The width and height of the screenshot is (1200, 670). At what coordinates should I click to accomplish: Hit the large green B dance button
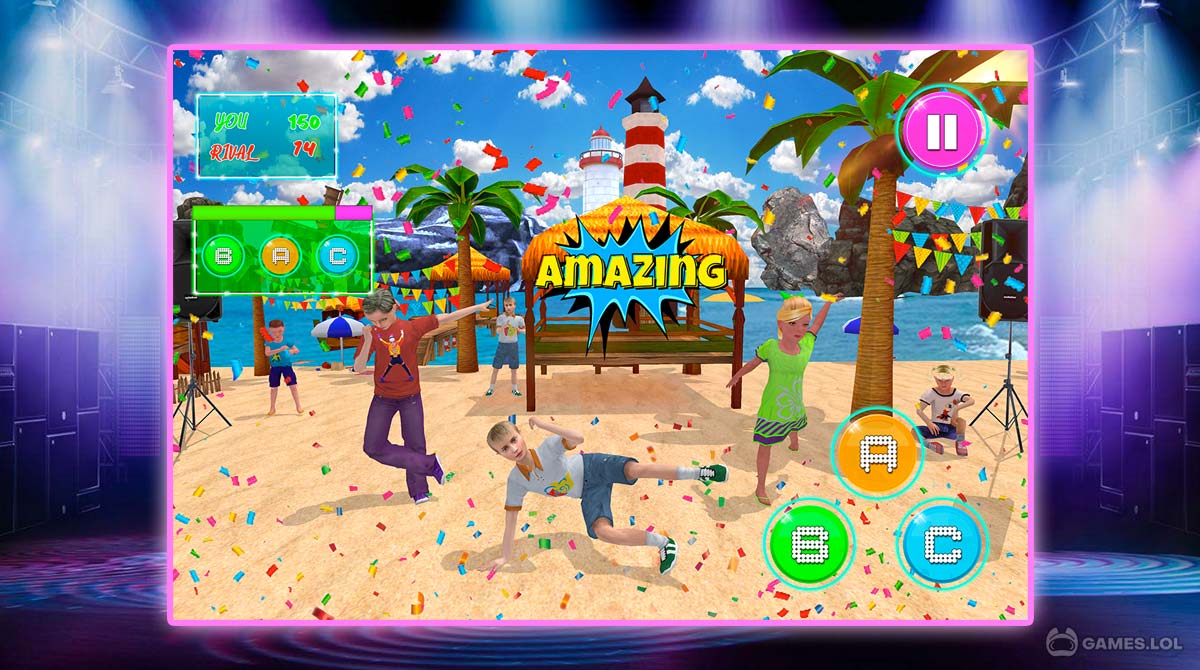click(807, 543)
